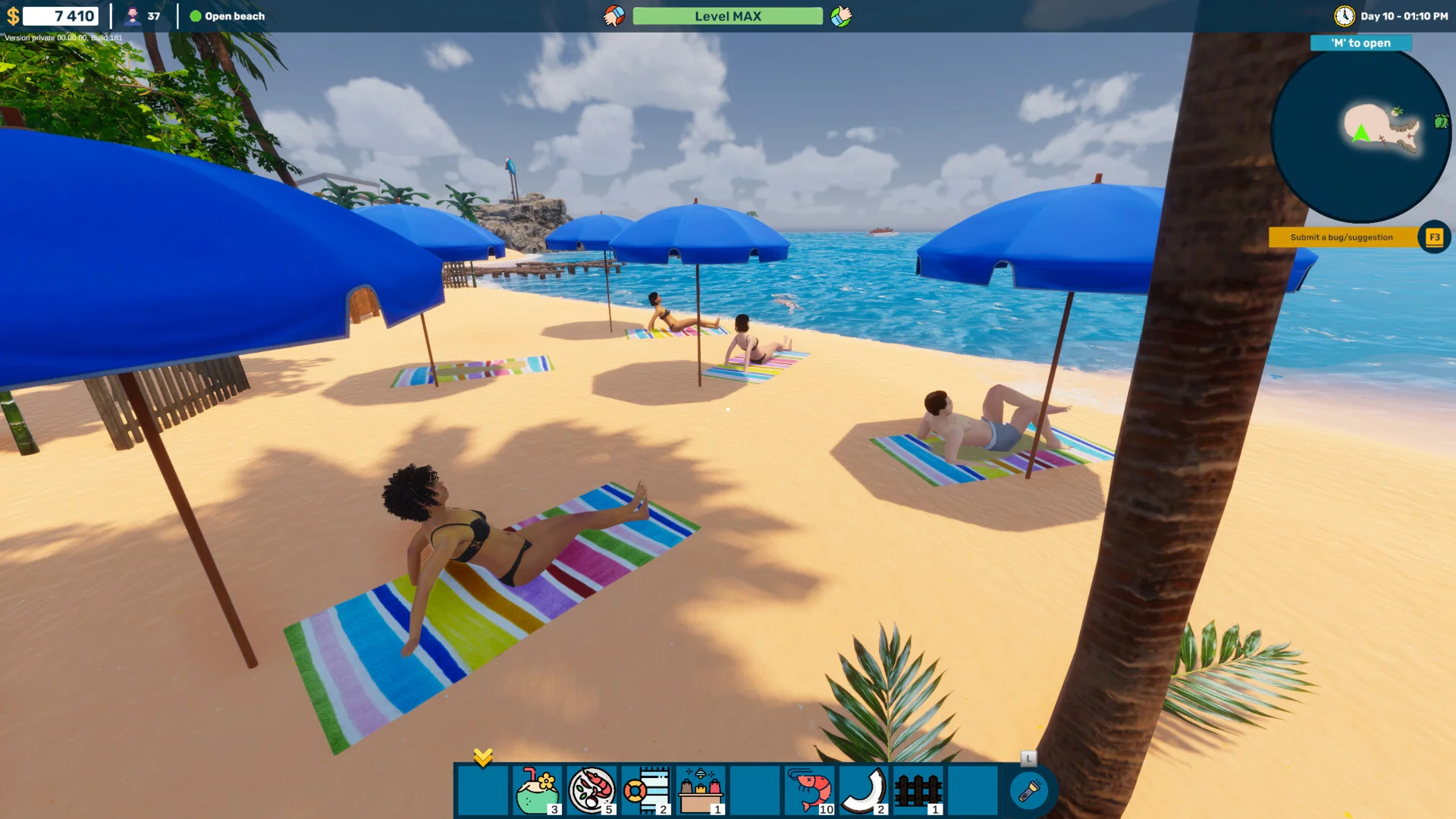The height and width of the screenshot is (819, 1456).
Task: Pick the raw shrimp hotbar slot
Action: tap(810, 790)
